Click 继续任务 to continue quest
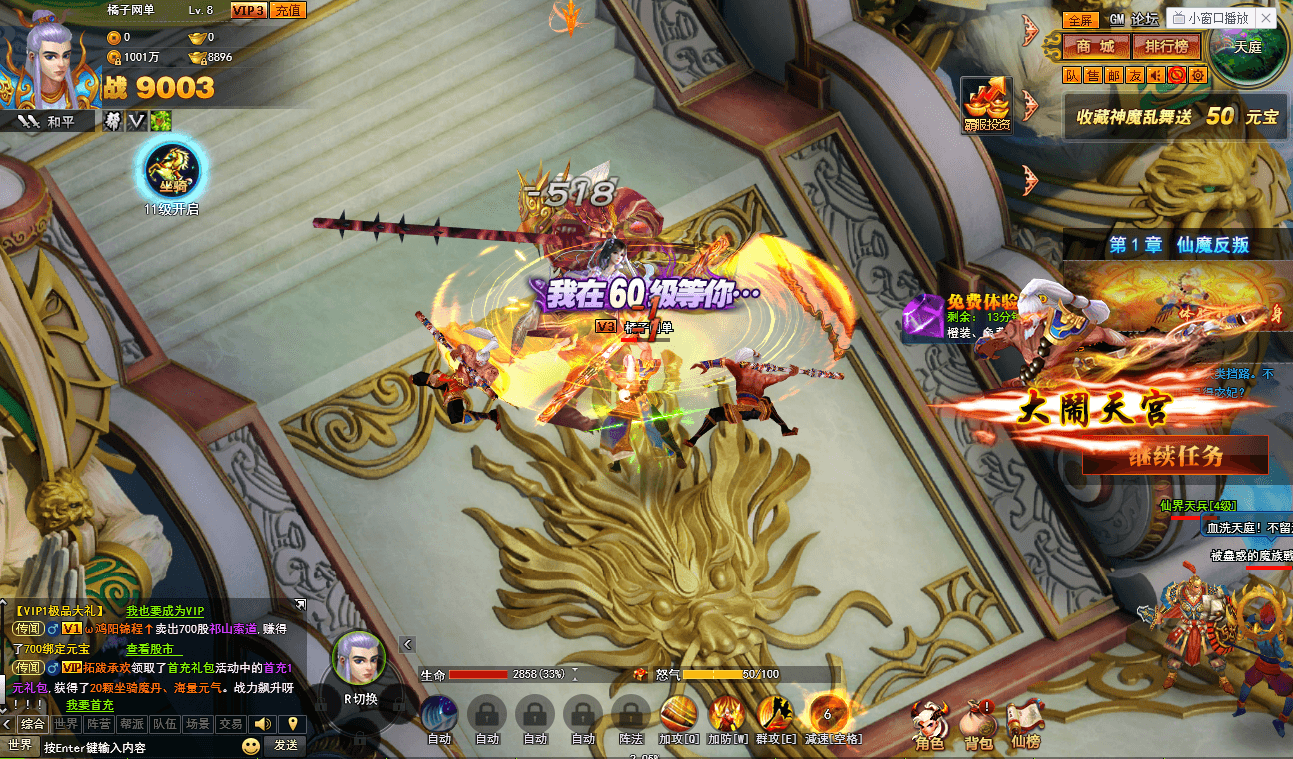Viewport: 1293px width, 759px height. tap(1175, 455)
